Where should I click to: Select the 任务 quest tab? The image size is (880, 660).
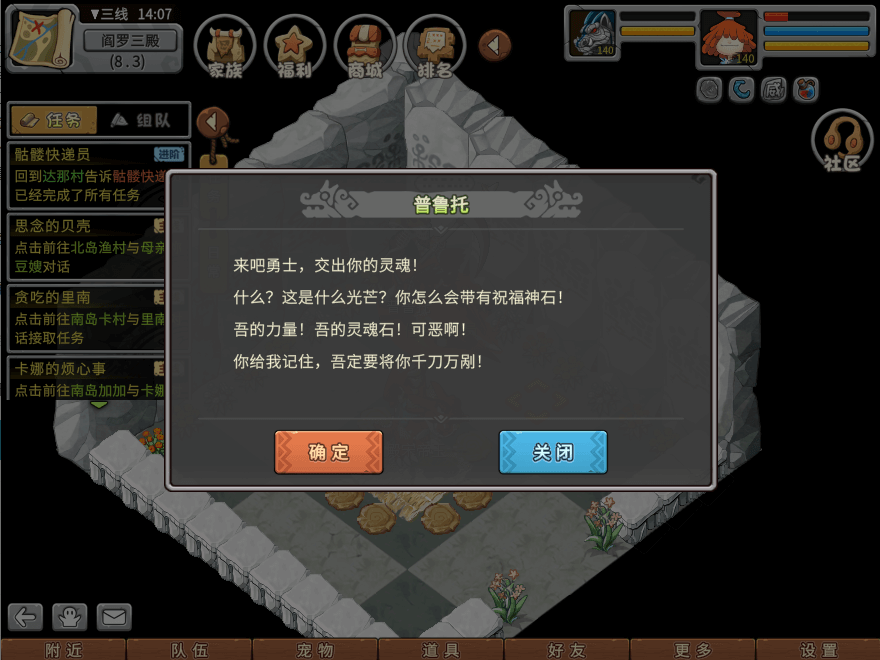(x=53, y=120)
